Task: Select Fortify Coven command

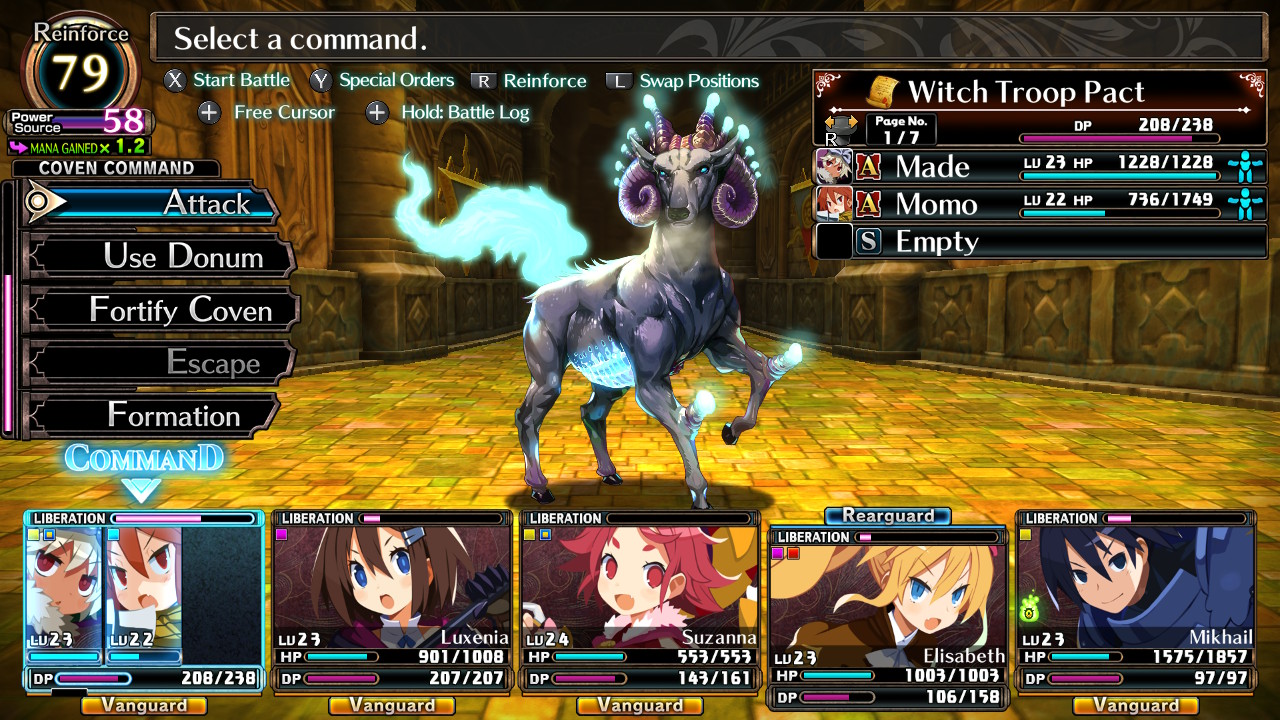Action: pyautogui.click(x=162, y=310)
